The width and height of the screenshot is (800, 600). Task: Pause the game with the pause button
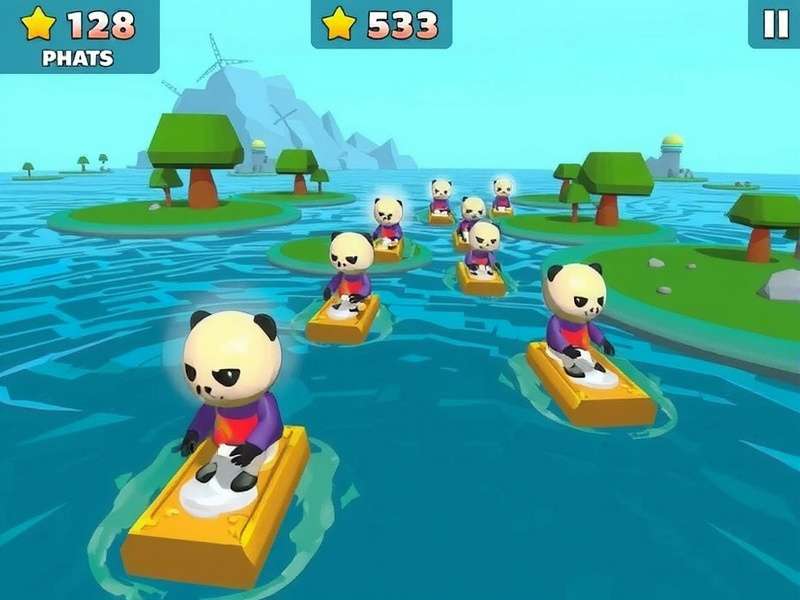775,24
